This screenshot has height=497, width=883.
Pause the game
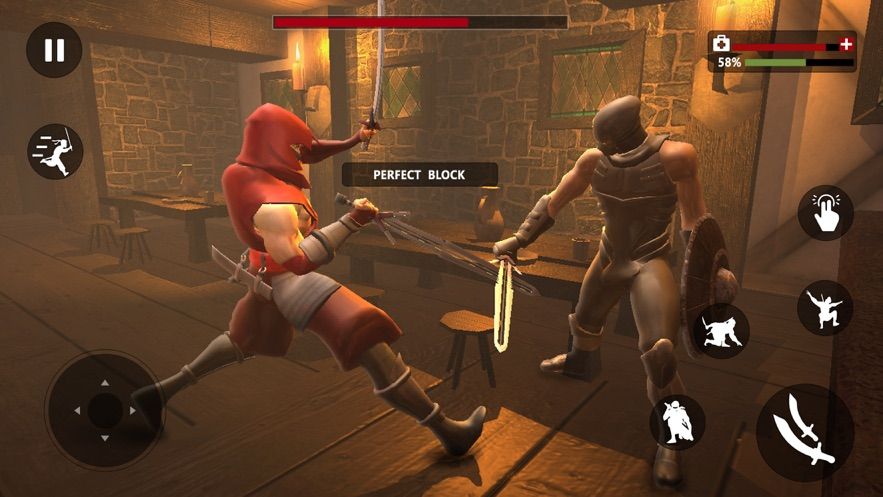(x=54, y=50)
